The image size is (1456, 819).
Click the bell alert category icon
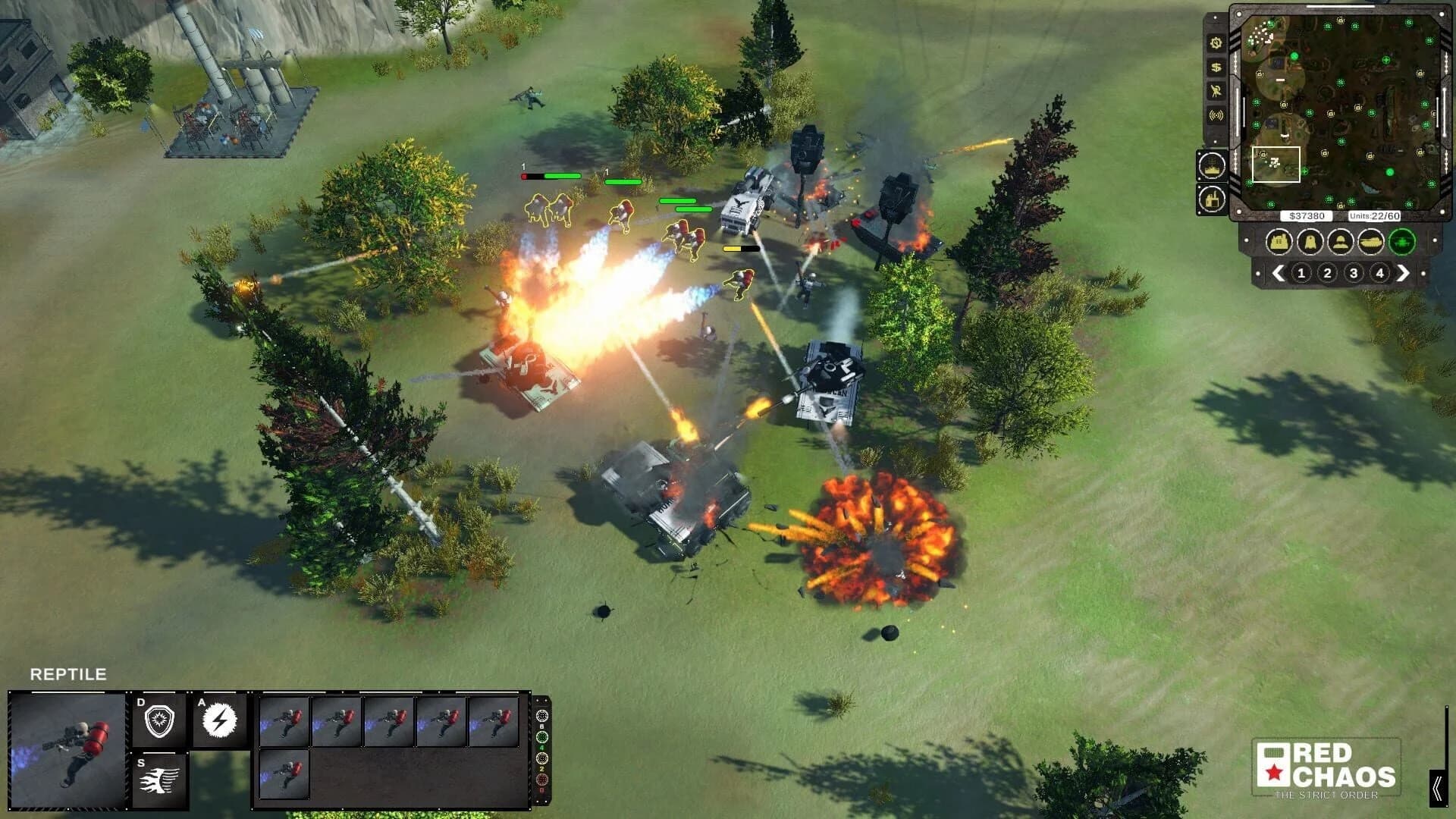click(1312, 242)
